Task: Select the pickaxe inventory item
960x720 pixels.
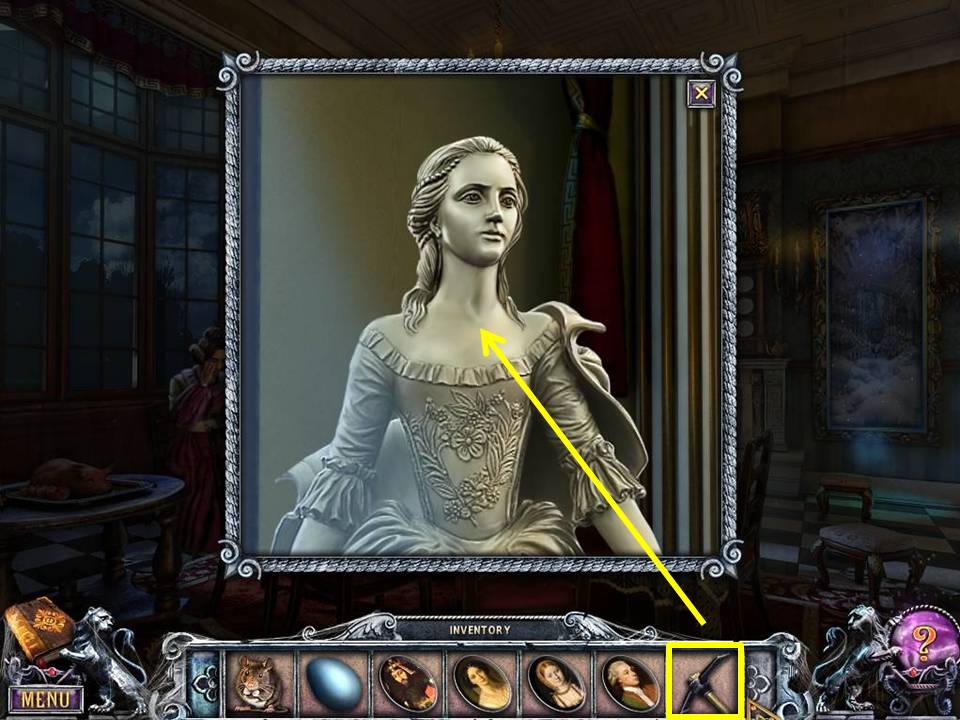Action: (x=705, y=682)
